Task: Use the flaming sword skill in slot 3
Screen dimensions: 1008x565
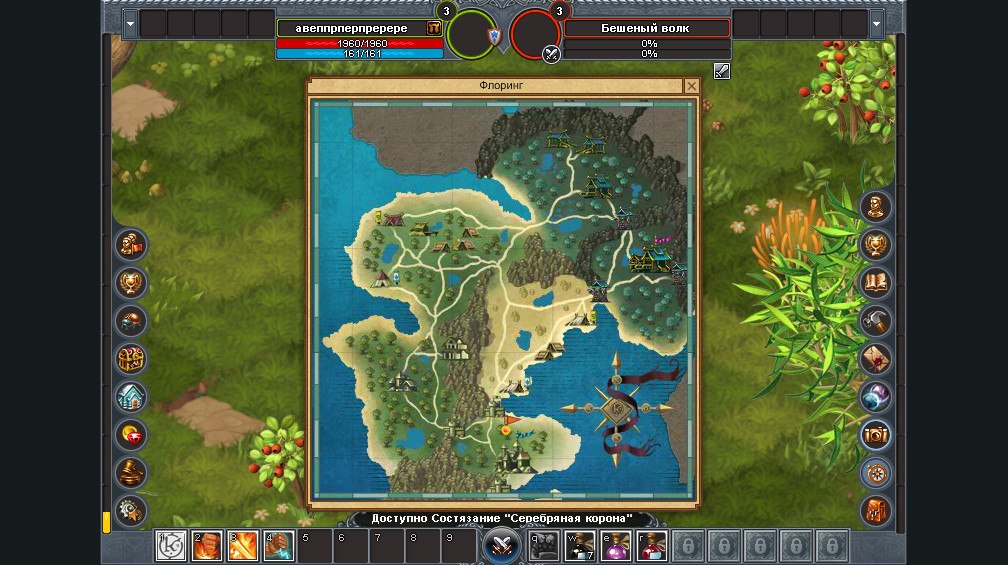Action: point(243,546)
